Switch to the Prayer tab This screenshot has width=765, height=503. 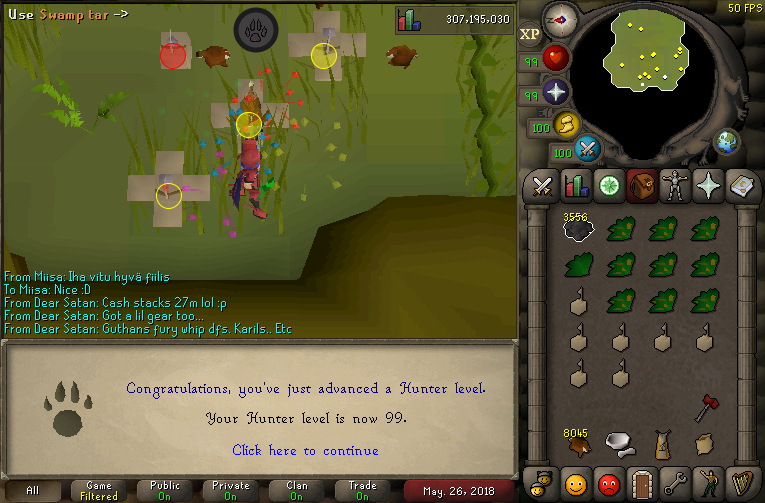(x=708, y=186)
